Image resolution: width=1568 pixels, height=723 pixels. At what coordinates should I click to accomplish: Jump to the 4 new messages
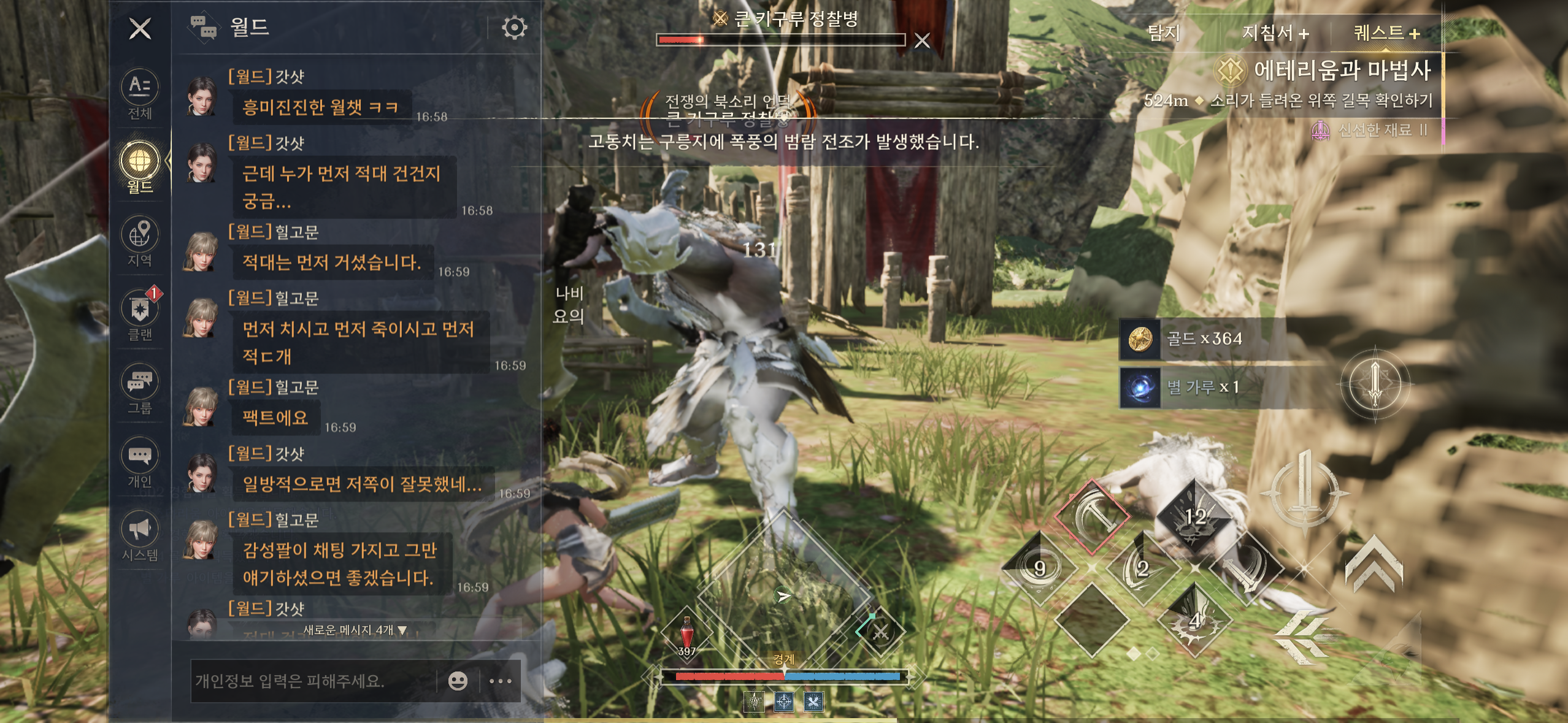[x=355, y=630]
